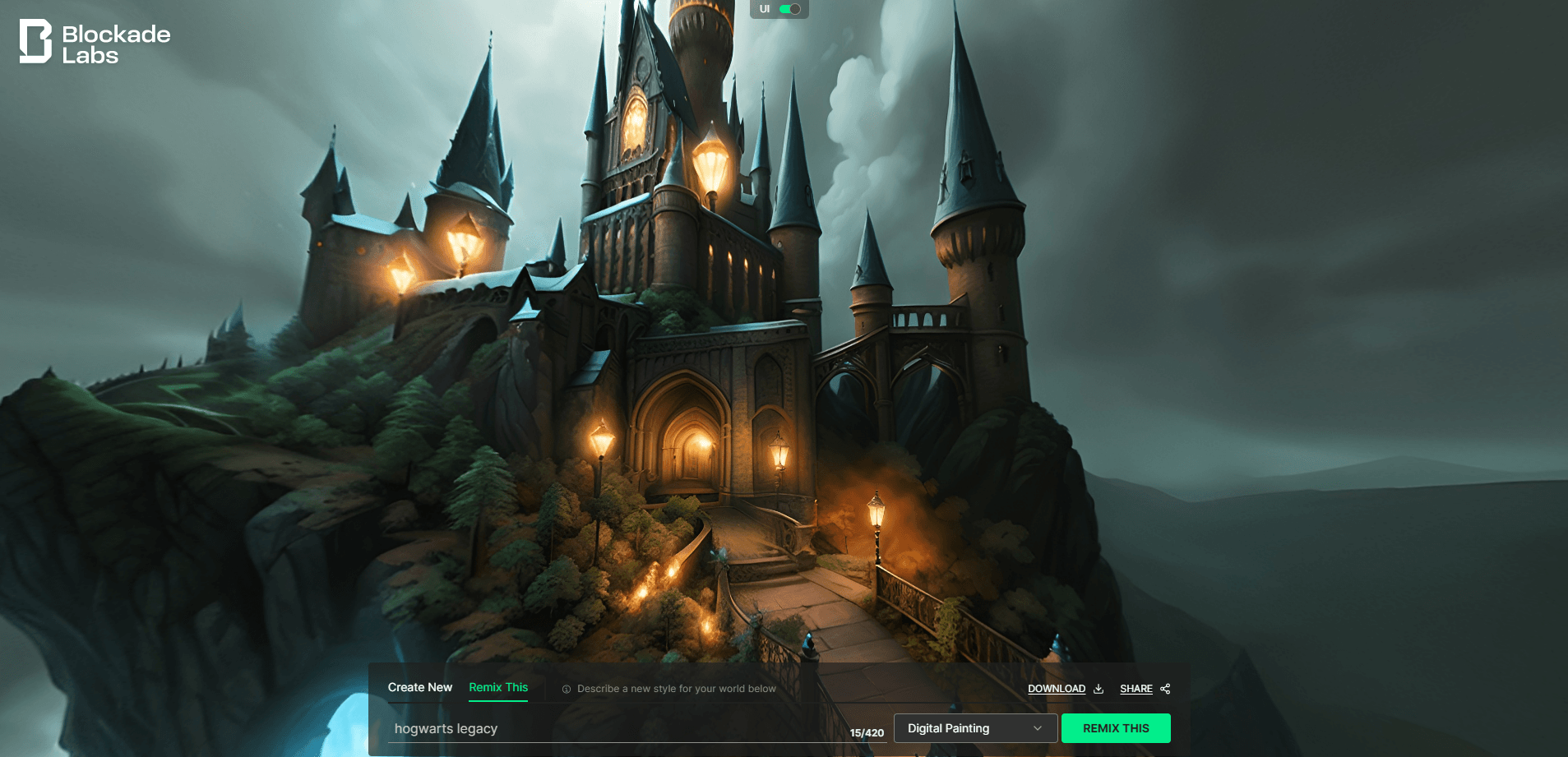Toggle the UI visibility switch
Screen dimensions: 1568x757
[789, 9]
